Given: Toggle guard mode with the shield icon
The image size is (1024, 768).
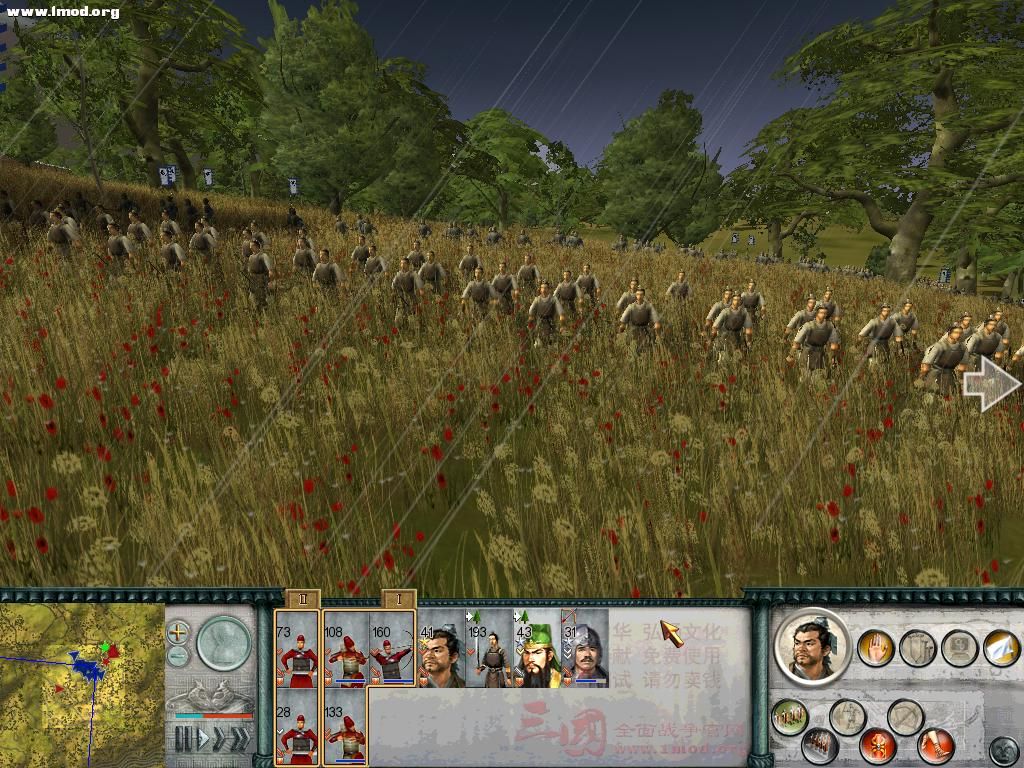Looking at the screenshot, I should point(918,648).
